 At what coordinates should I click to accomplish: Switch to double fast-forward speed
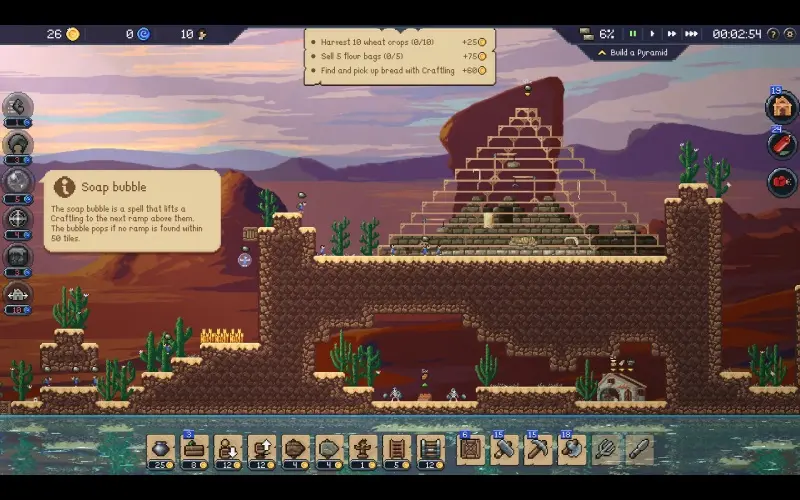pyautogui.click(x=672, y=34)
